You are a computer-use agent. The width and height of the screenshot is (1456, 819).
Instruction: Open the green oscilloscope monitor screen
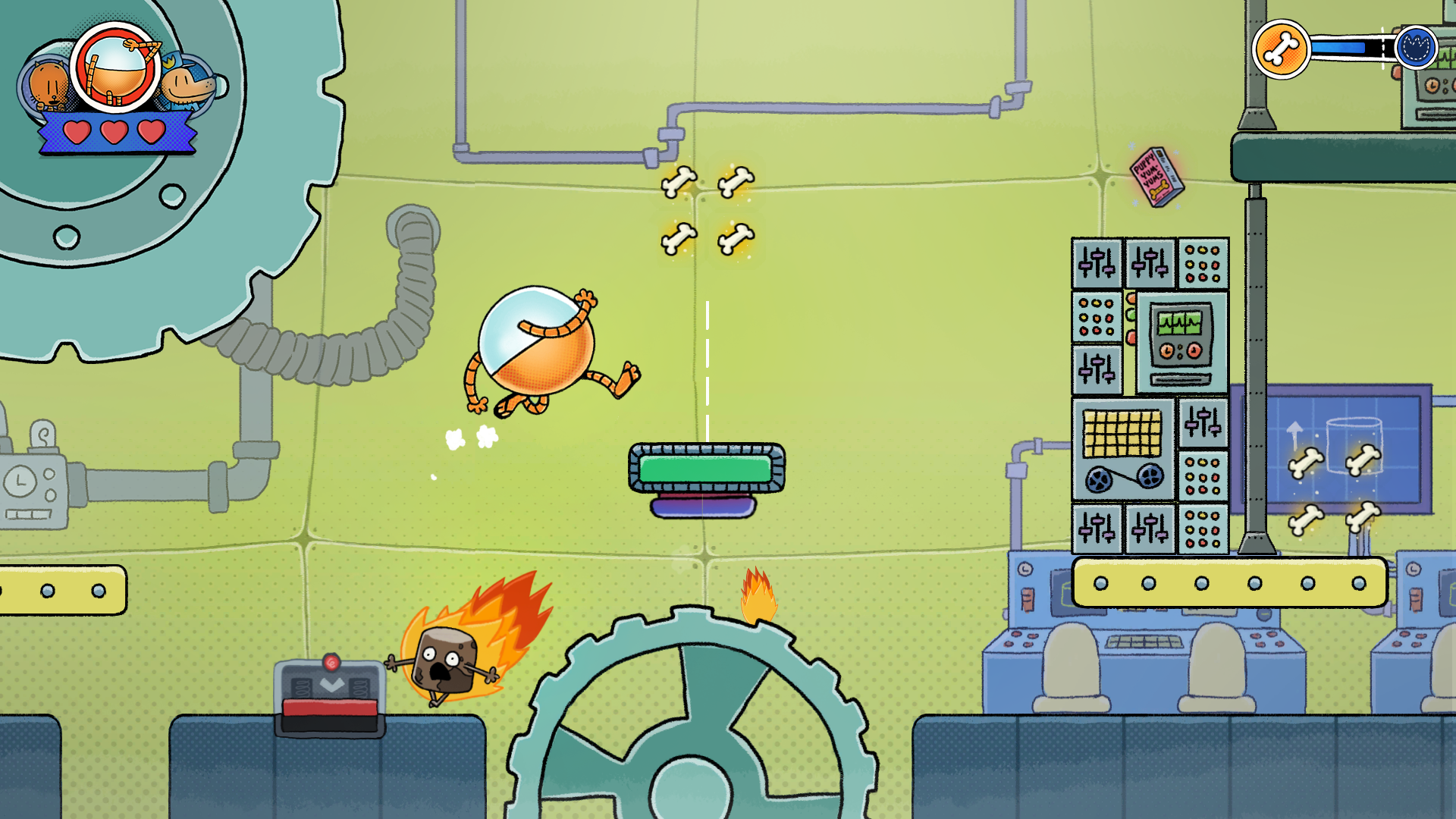[1179, 323]
